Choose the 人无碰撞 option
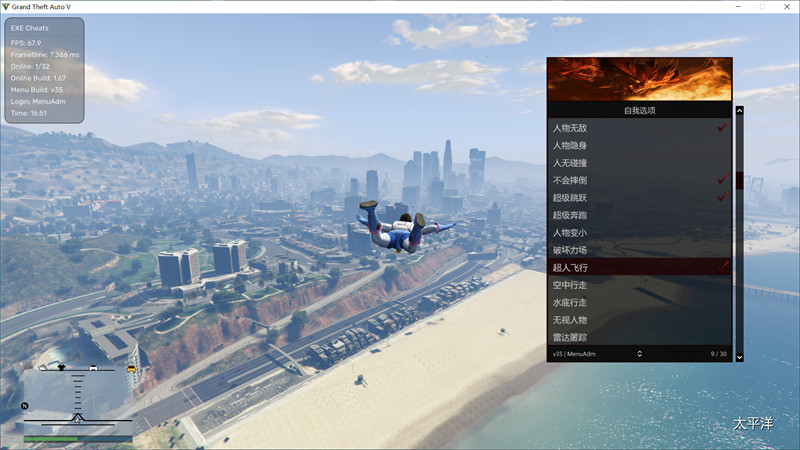This screenshot has width=800, height=450. (x=638, y=162)
